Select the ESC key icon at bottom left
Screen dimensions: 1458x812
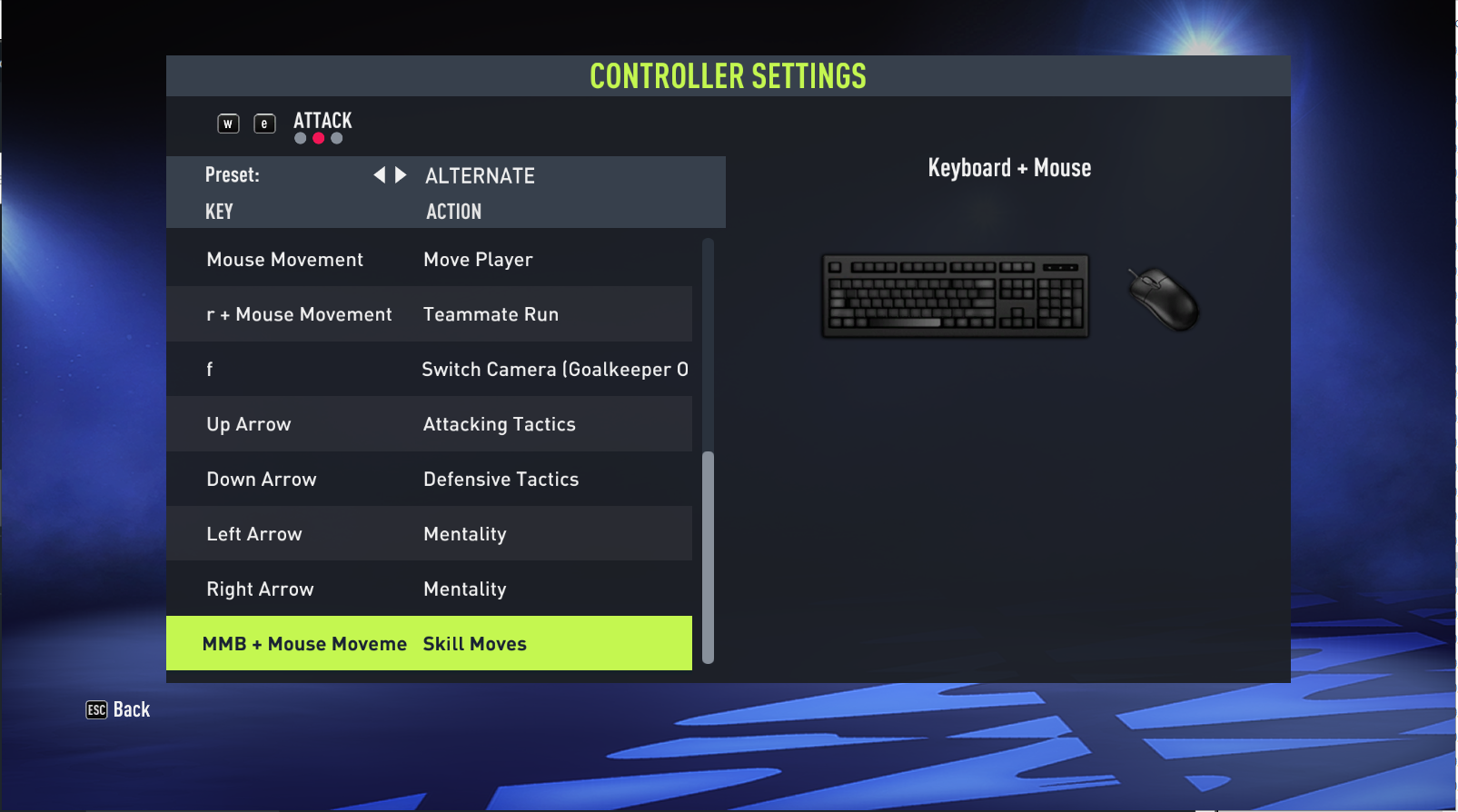click(96, 709)
